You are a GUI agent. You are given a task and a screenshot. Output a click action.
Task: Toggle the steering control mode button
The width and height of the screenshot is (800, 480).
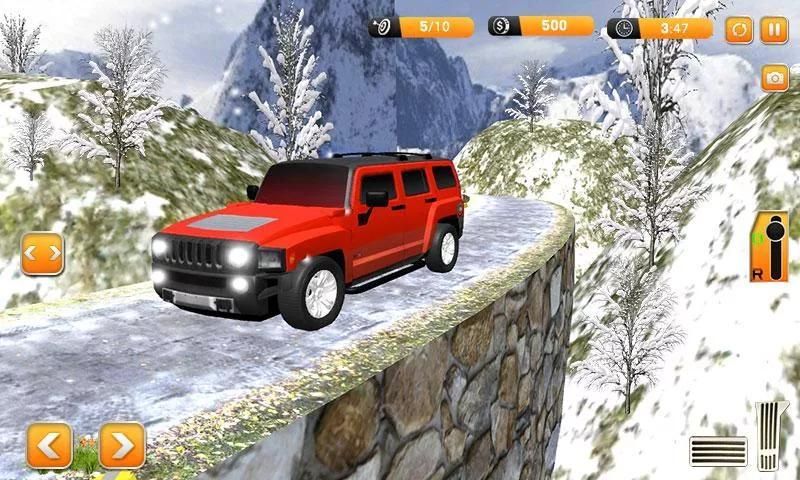point(42,254)
